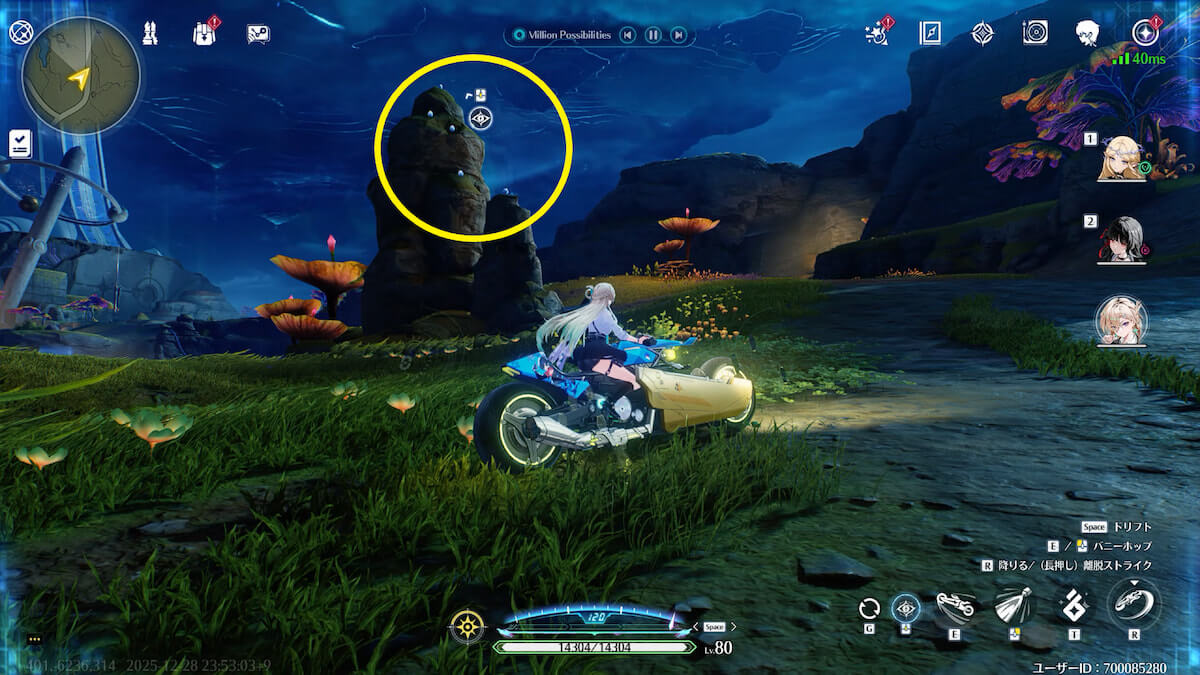1200x675 pixels.
Task: Open the sparkle circle main menu icon
Action: coord(1145,33)
